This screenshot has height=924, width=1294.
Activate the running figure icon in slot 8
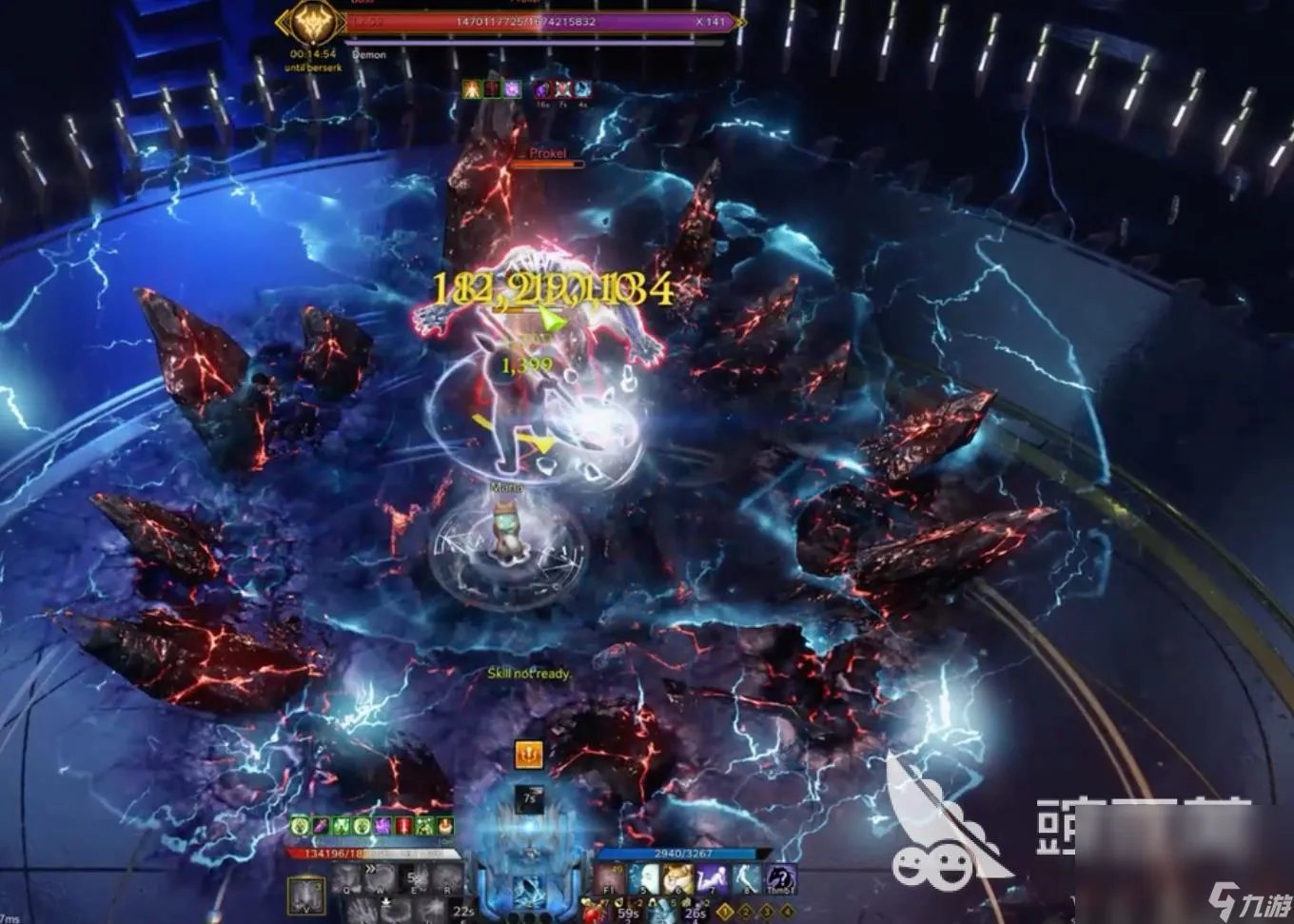pyautogui.click(x=746, y=880)
